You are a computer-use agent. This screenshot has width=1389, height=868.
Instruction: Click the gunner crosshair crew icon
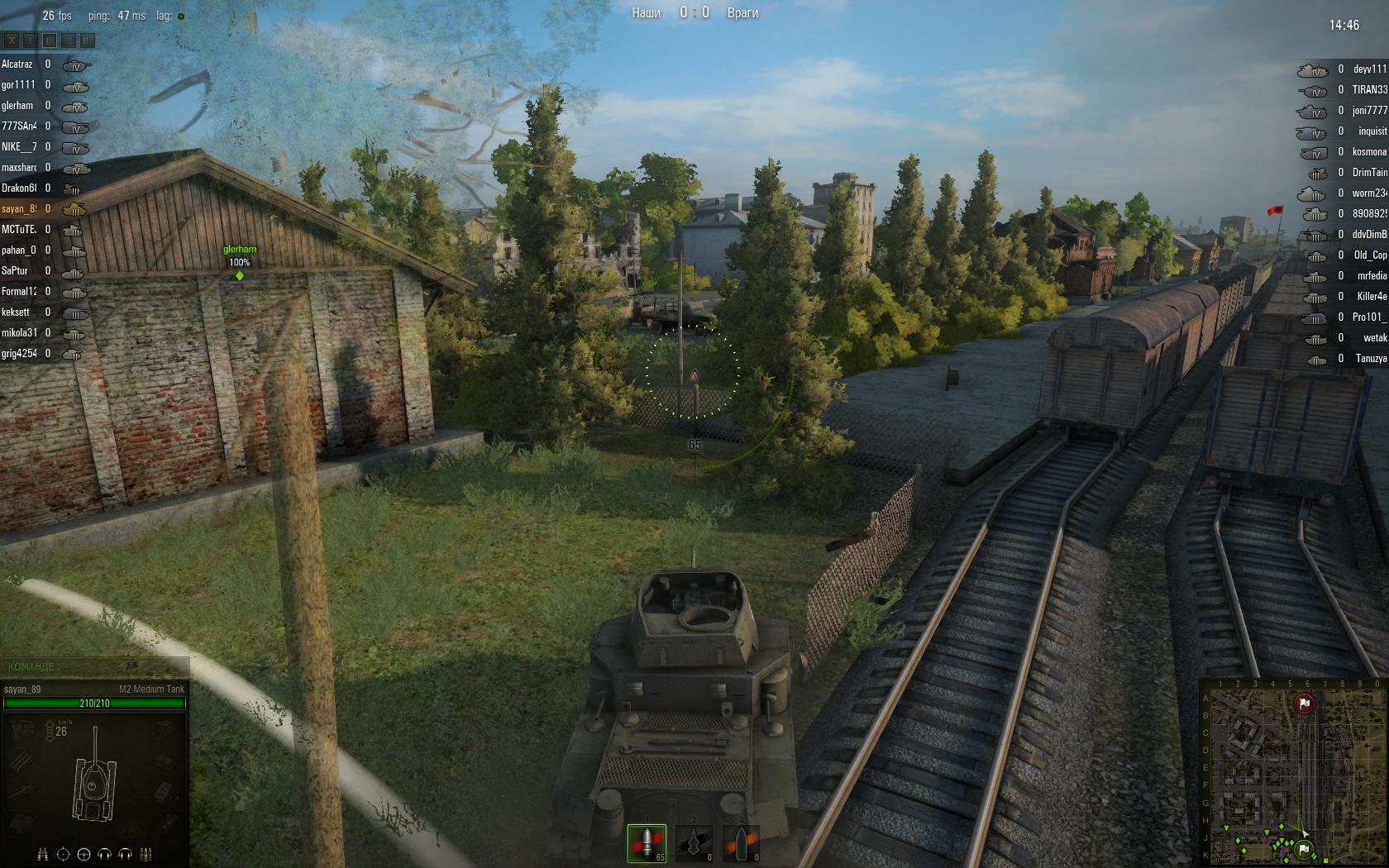coord(63,854)
